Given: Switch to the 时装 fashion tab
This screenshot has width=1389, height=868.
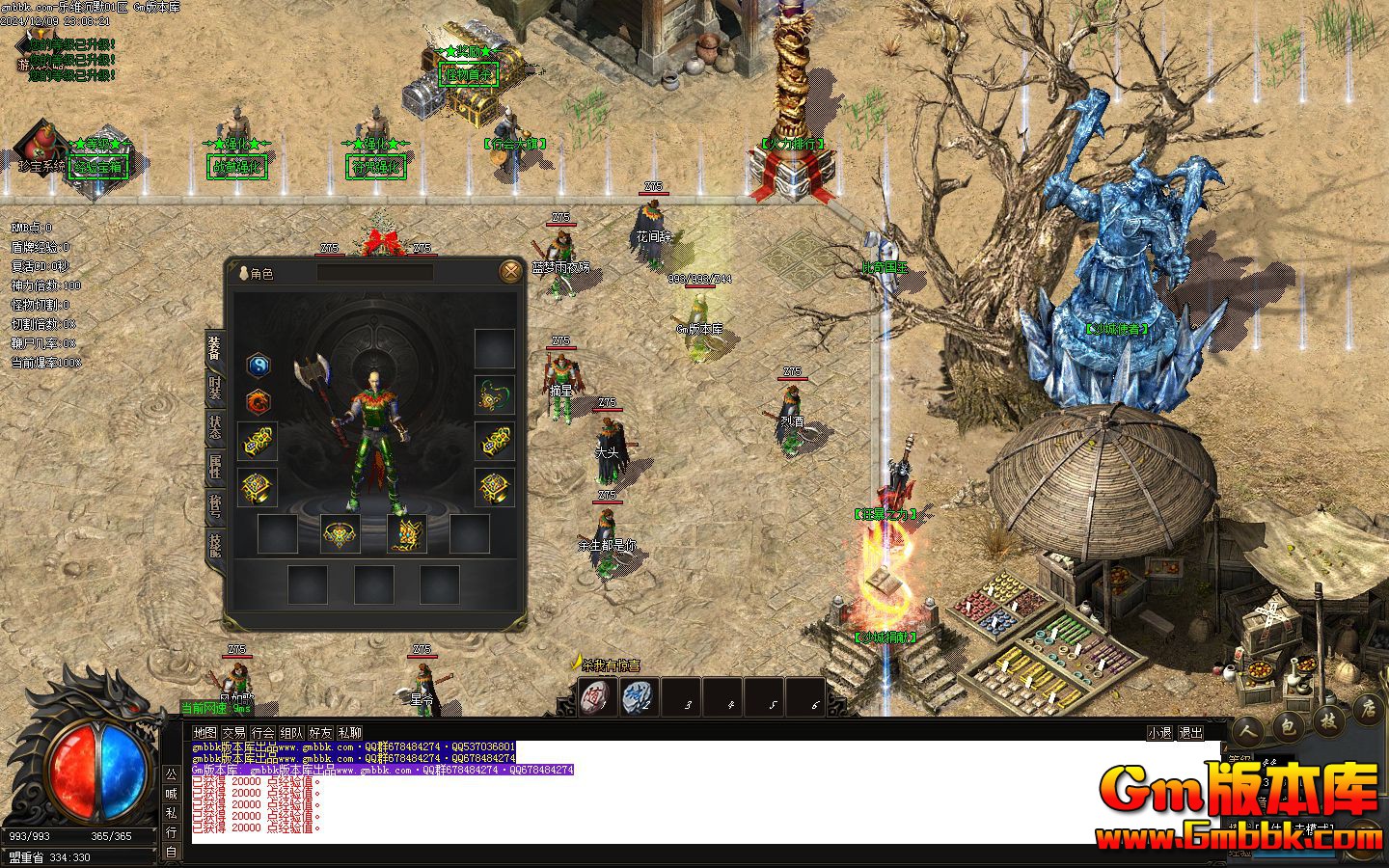Looking at the screenshot, I should point(214,389).
